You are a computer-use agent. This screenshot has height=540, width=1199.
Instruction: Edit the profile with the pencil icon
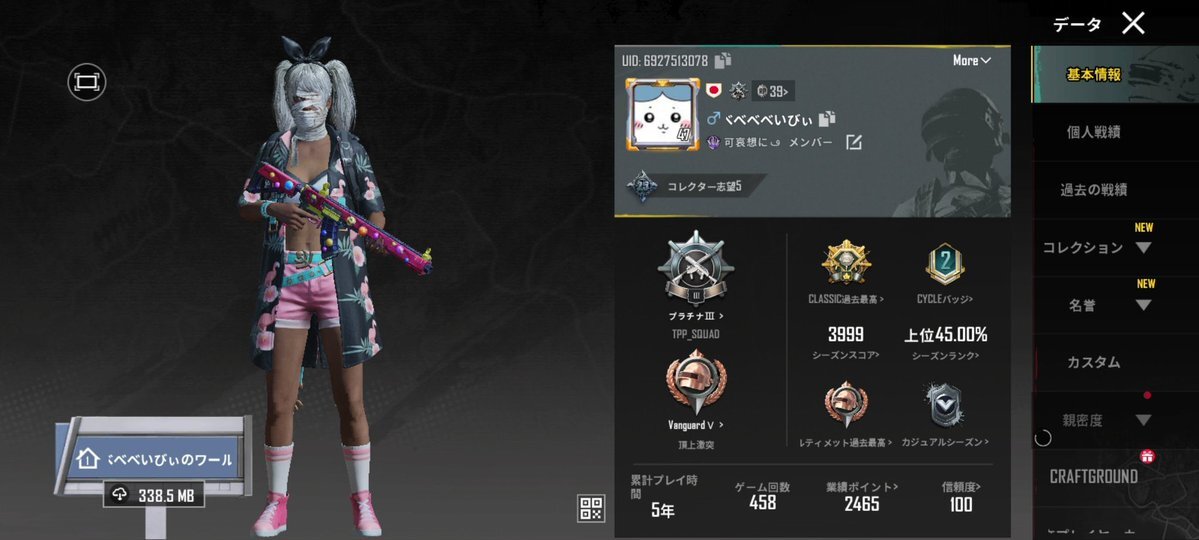click(x=853, y=143)
